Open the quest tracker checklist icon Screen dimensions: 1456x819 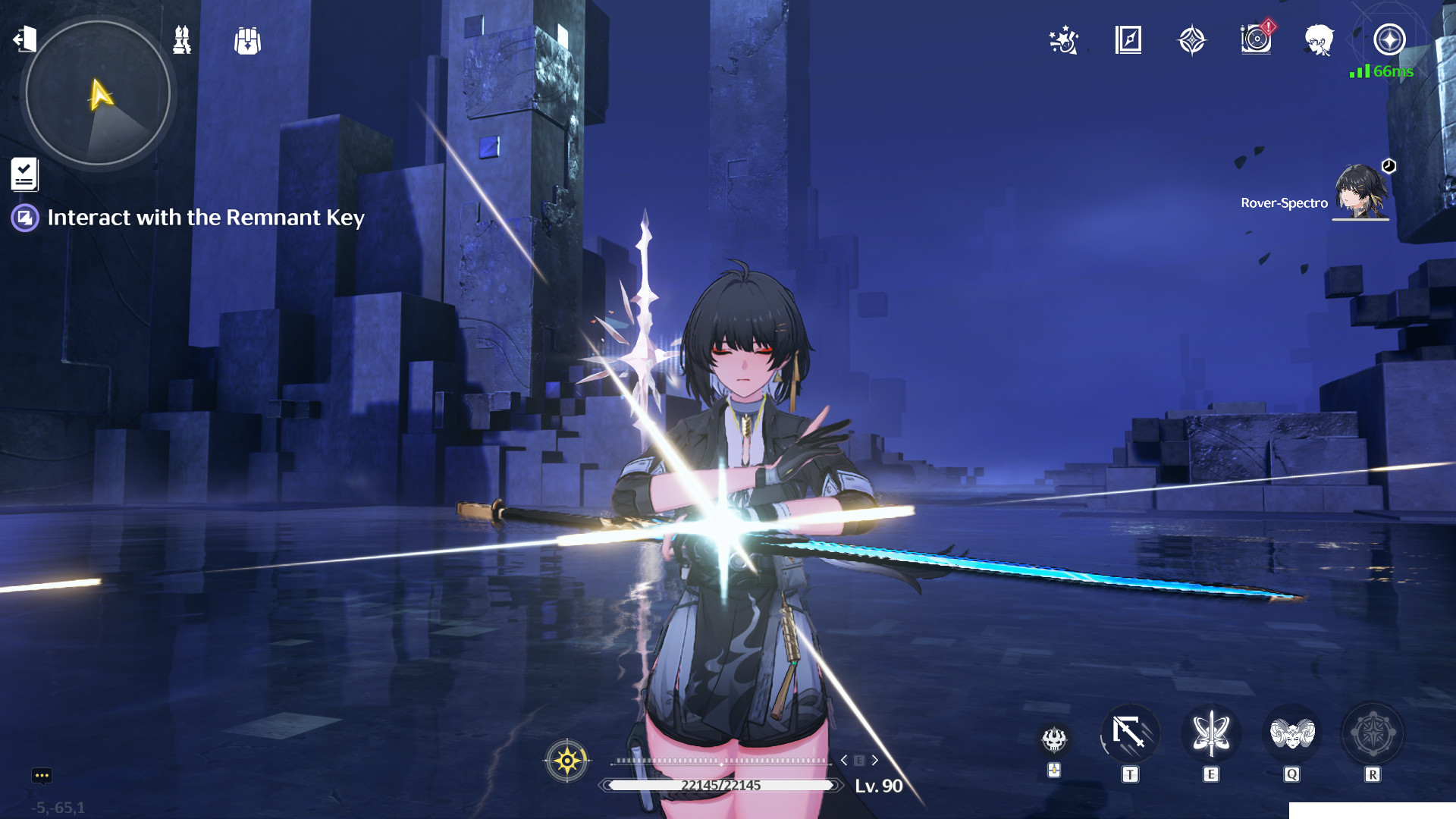(24, 173)
